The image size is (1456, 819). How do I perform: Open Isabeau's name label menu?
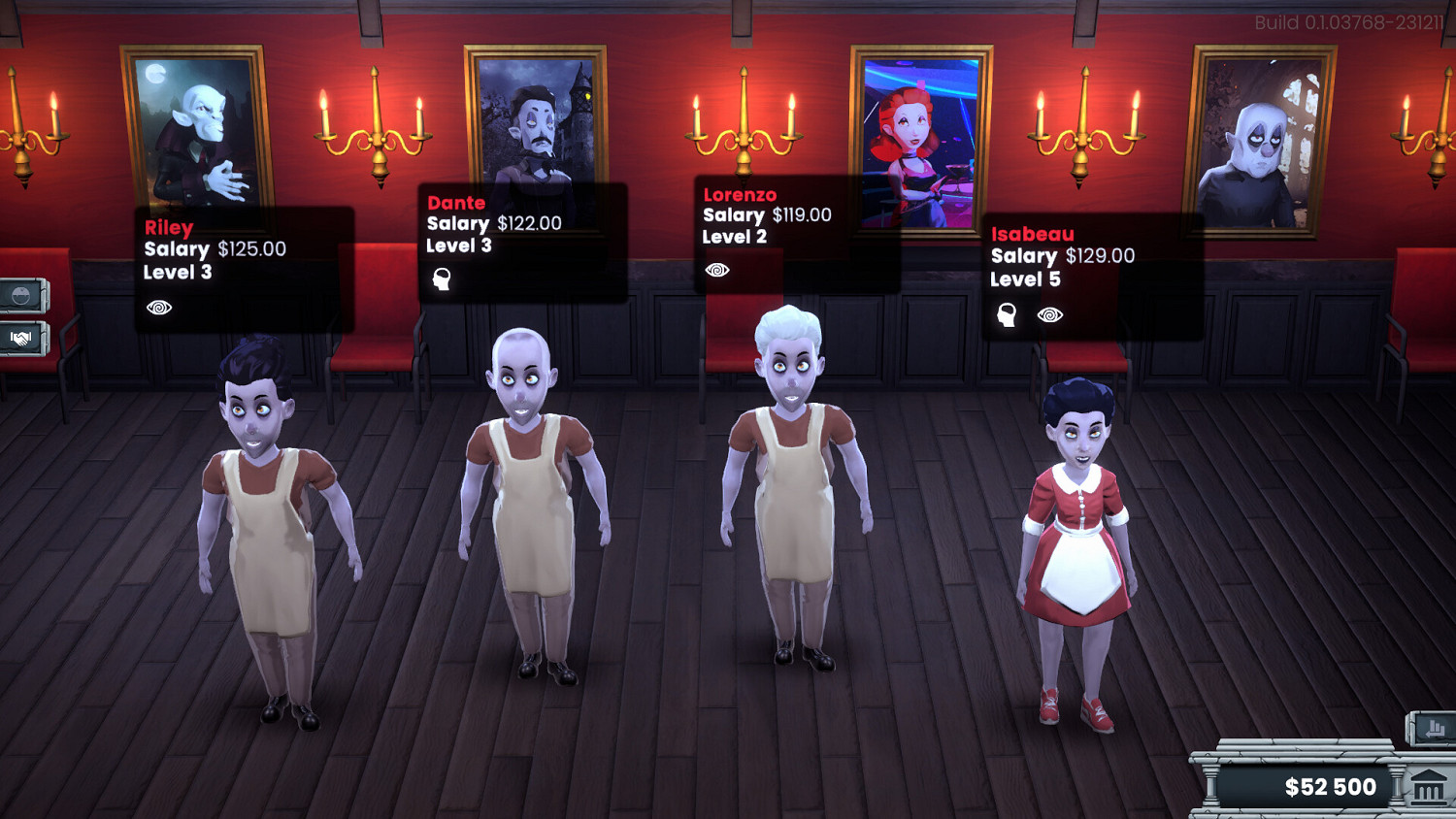1032,234
